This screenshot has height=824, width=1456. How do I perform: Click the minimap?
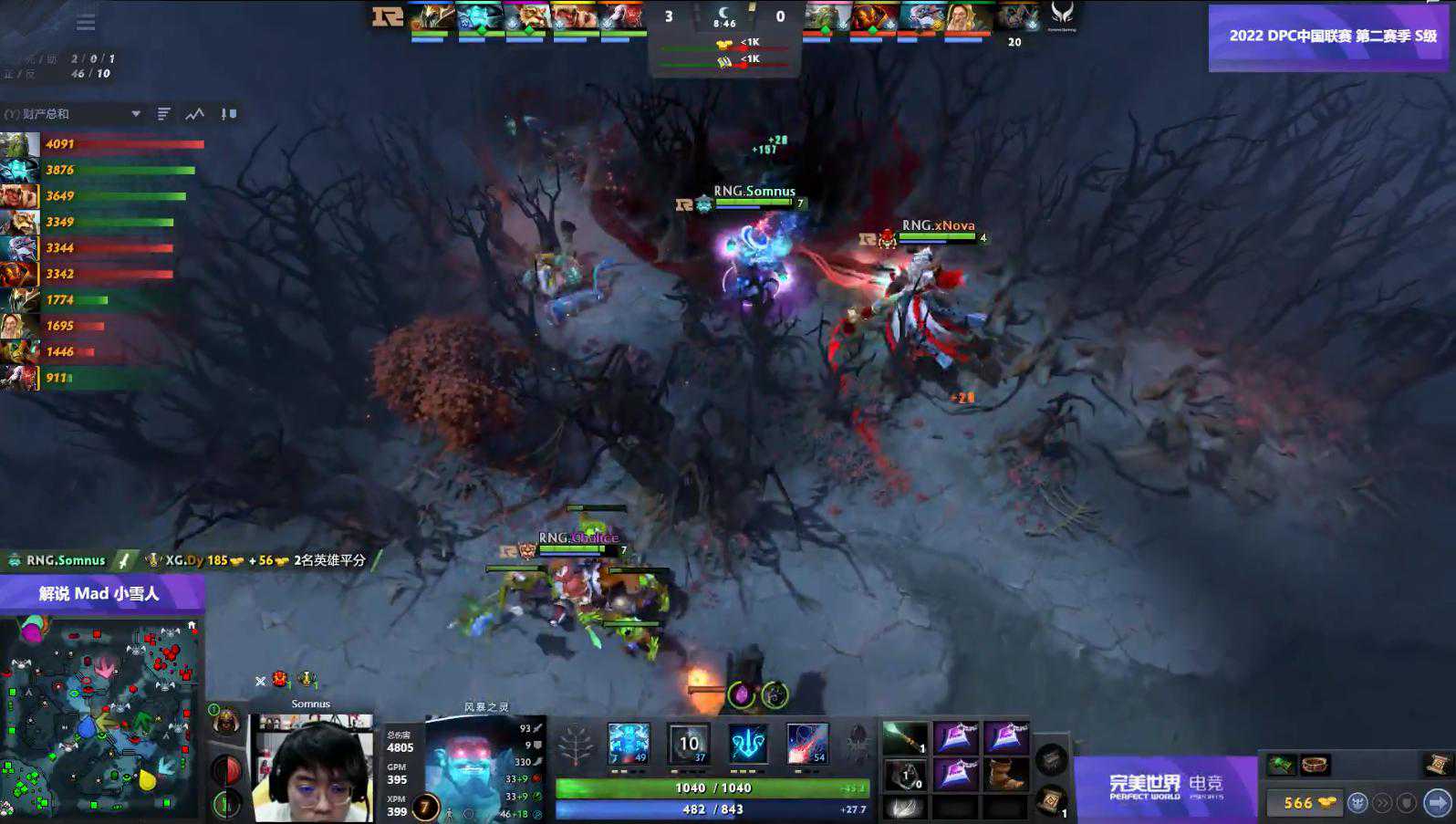pyautogui.click(x=99, y=718)
